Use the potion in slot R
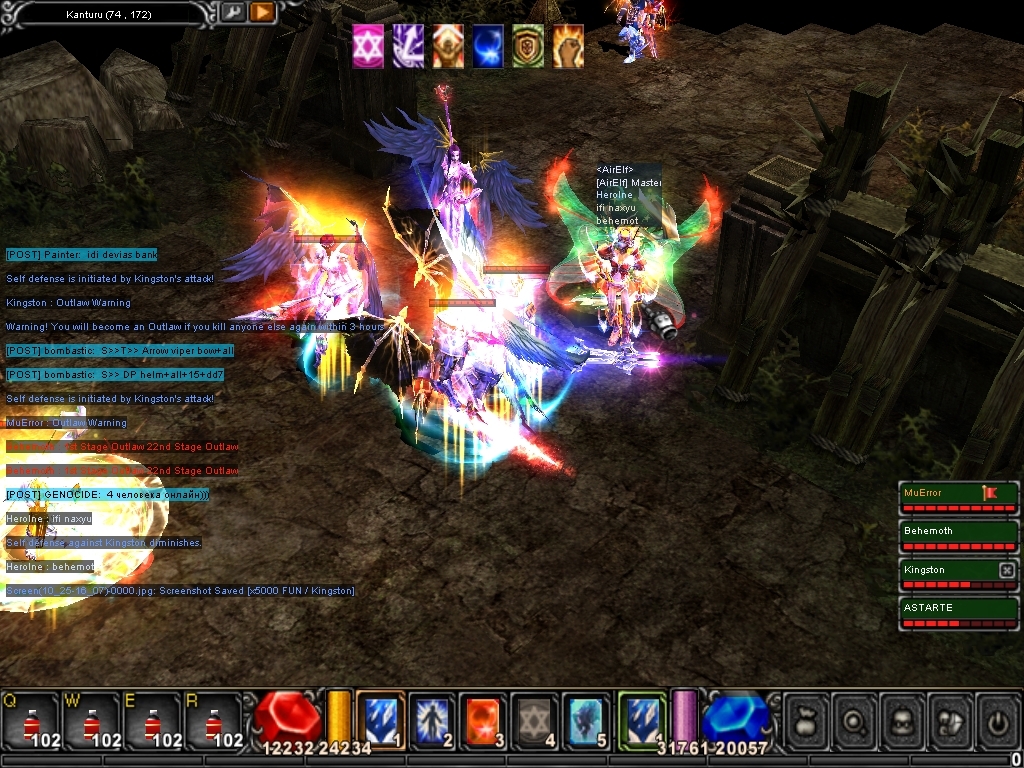Screen dimensions: 1024x768 pos(214,720)
